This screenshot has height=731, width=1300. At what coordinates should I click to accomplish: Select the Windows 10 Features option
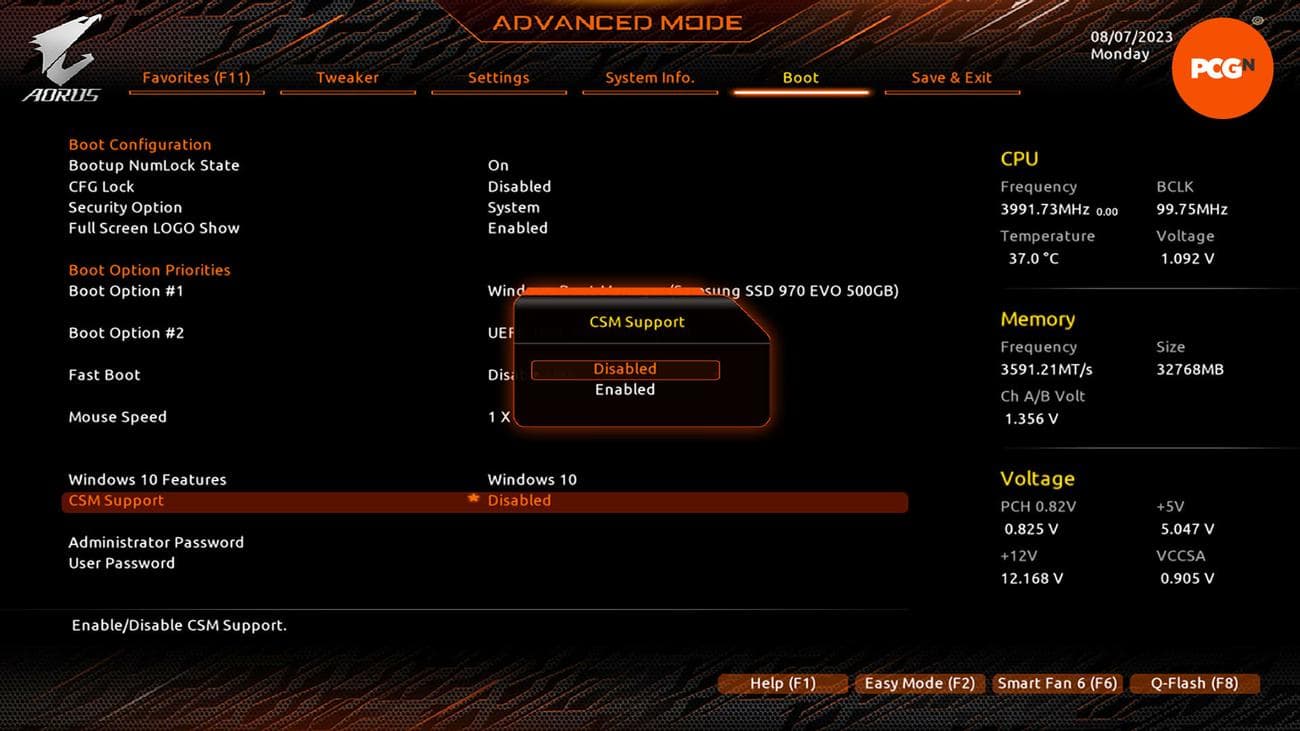click(147, 479)
